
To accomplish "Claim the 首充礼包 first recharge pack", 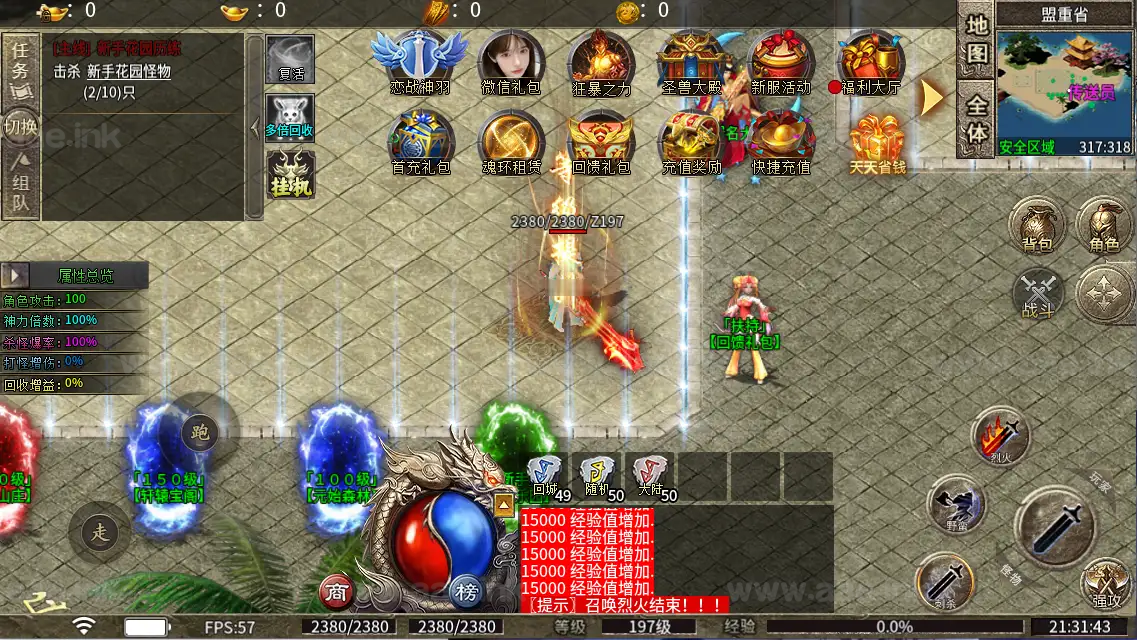I will (420, 141).
